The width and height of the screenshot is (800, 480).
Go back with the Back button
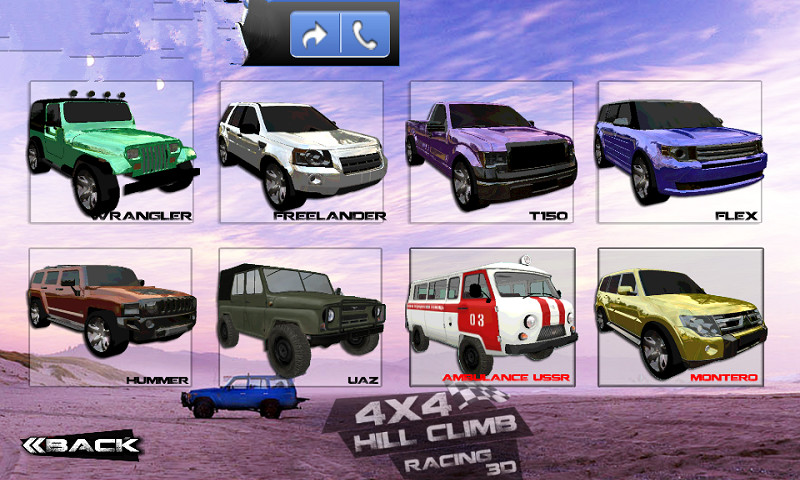click(x=81, y=444)
